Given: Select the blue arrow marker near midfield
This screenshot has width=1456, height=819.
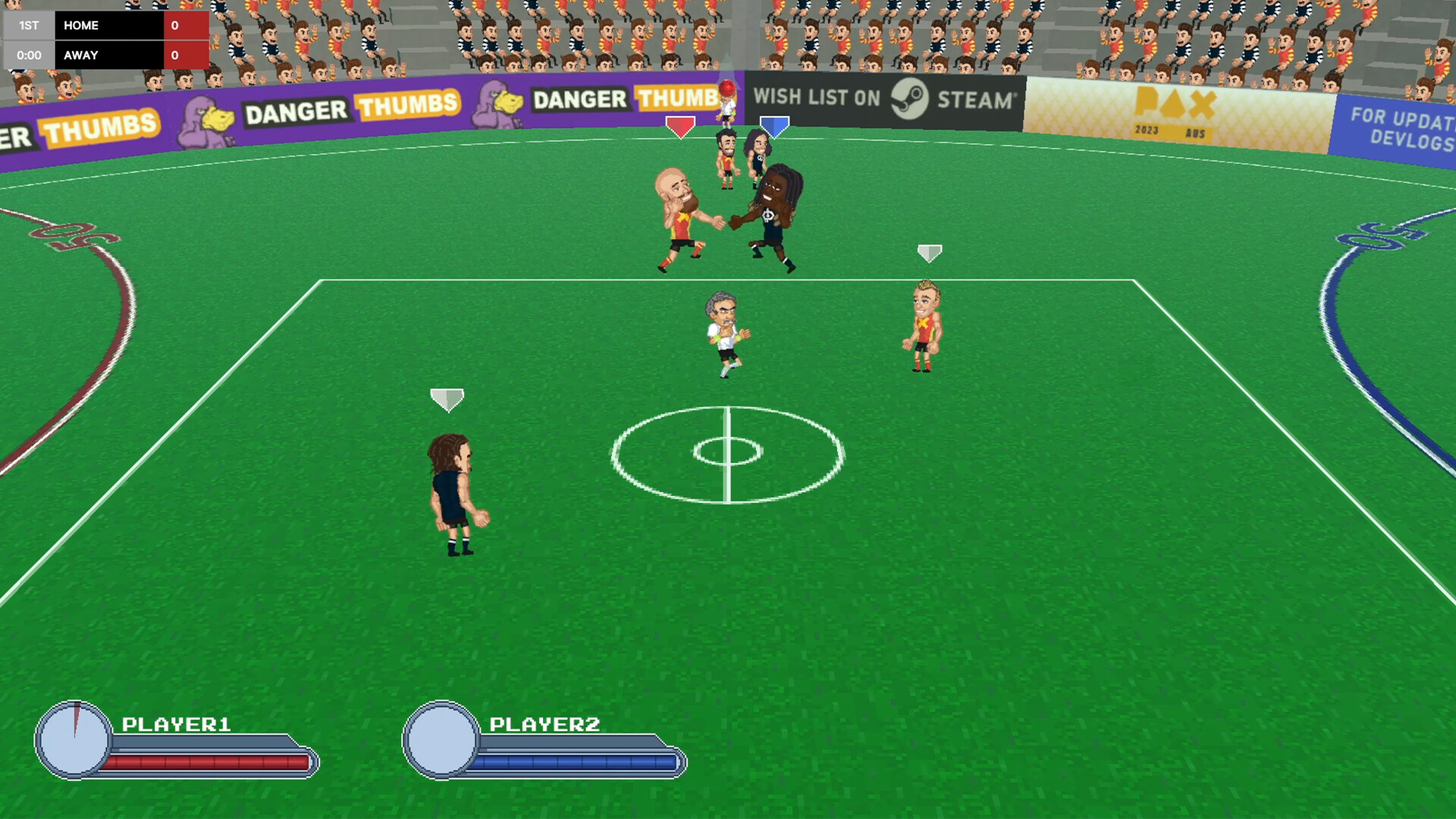Looking at the screenshot, I should [x=774, y=125].
